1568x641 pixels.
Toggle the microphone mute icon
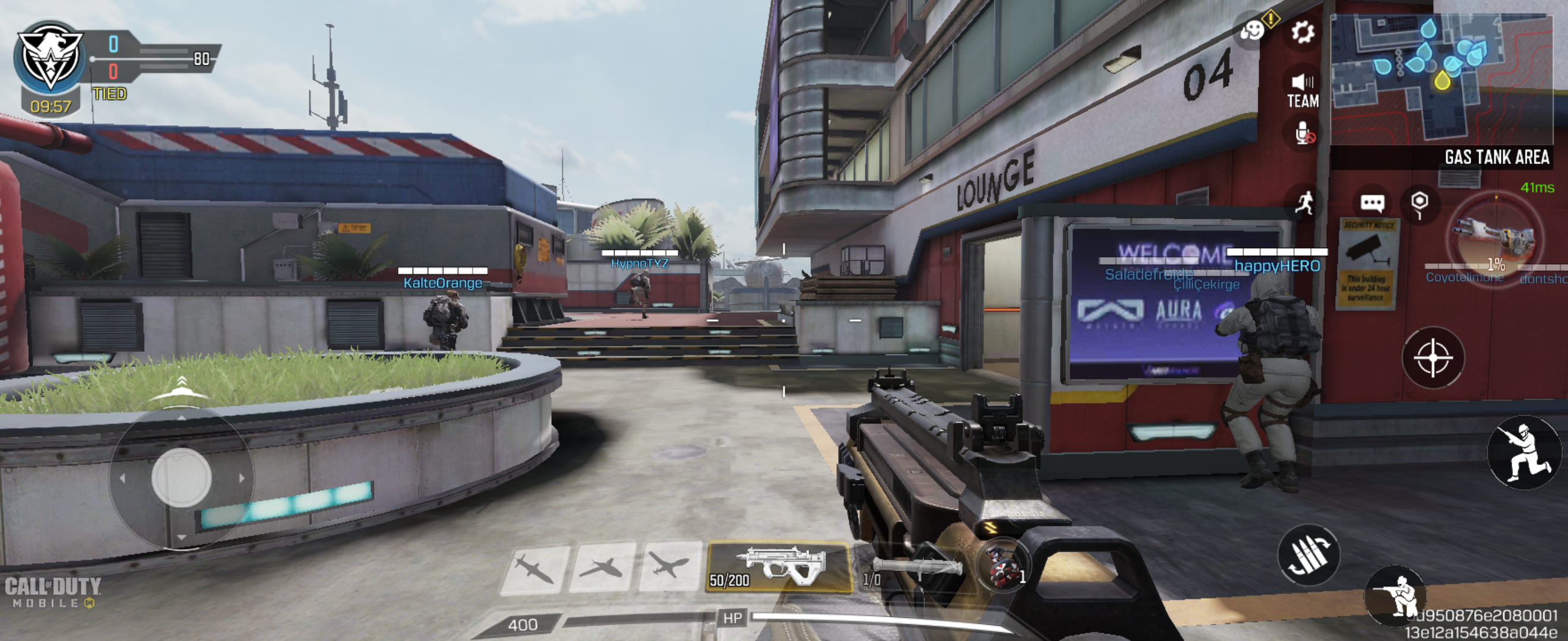click(1303, 133)
